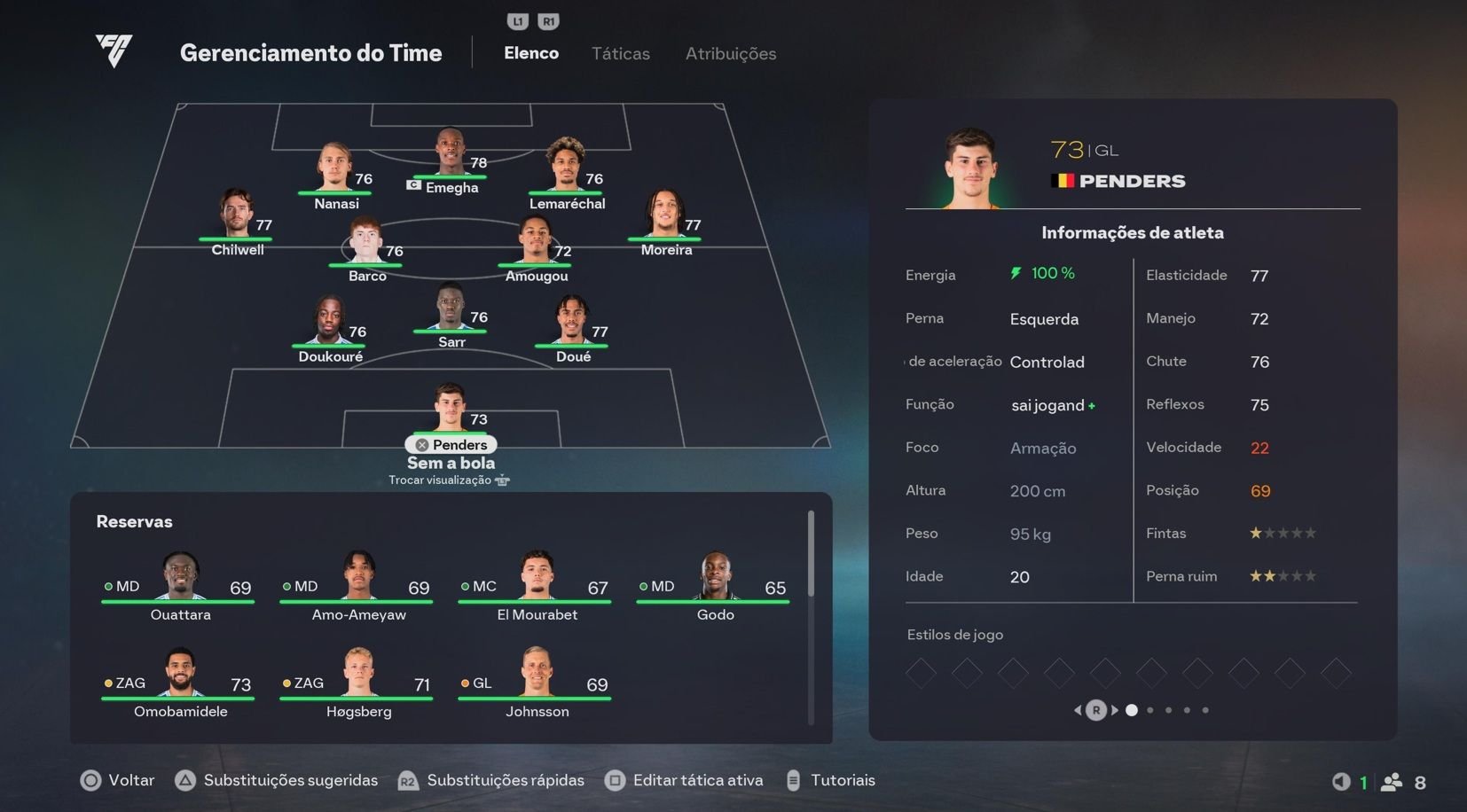This screenshot has width=1467, height=812.
Task: Click the right arrow beside the R badge
Action: [x=1115, y=710]
